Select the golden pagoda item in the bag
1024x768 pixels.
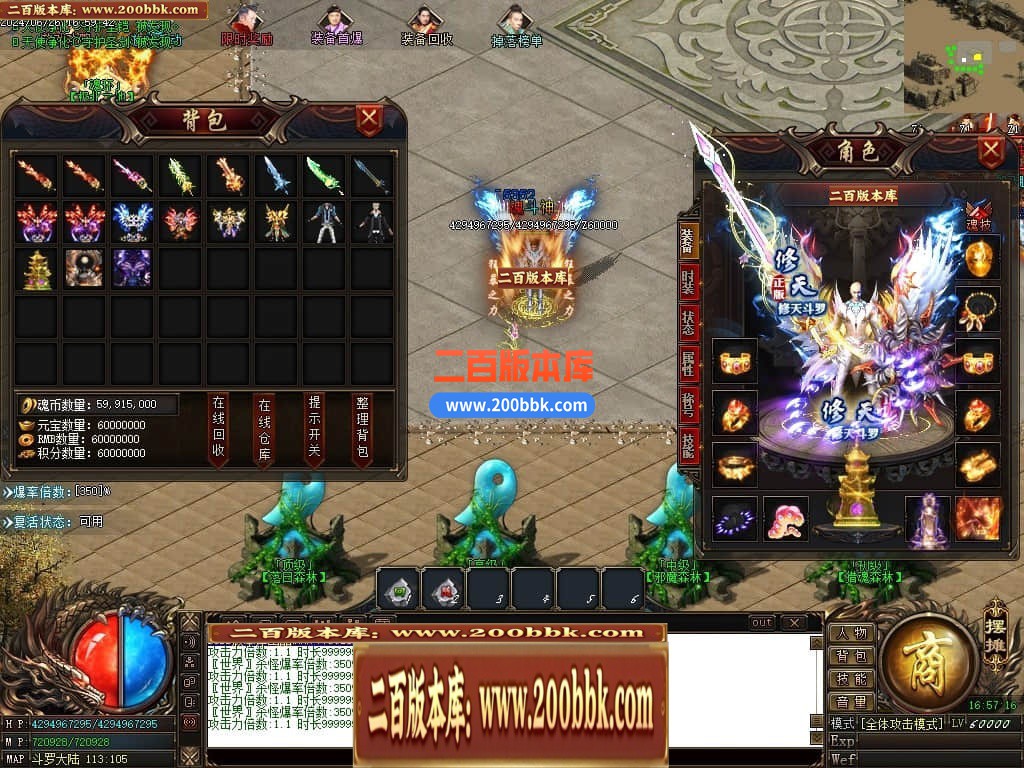(x=35, y=268)
